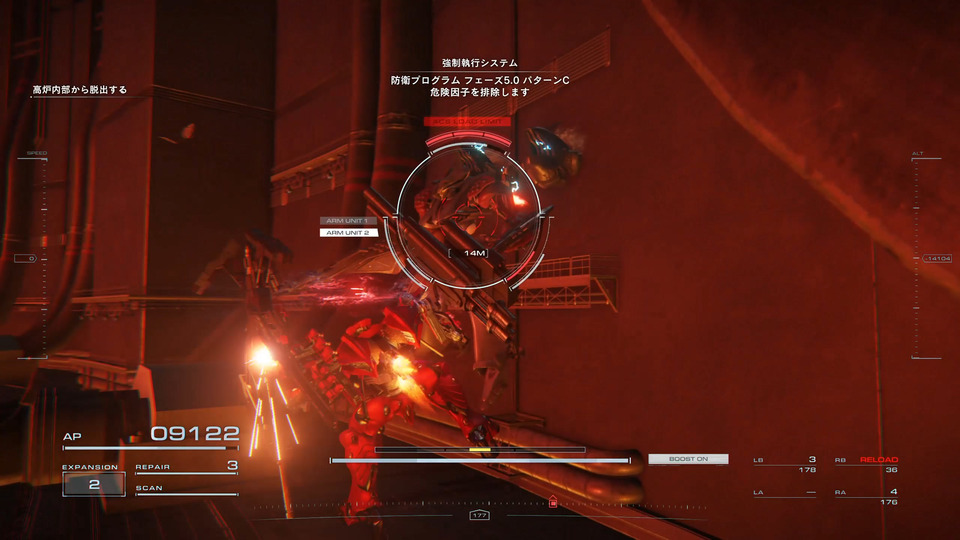Click the mission objective text 高炉内部から脱出する
The width and height of the screenshot is (960, 540).
pyautogui.click(x=80, y=90)
